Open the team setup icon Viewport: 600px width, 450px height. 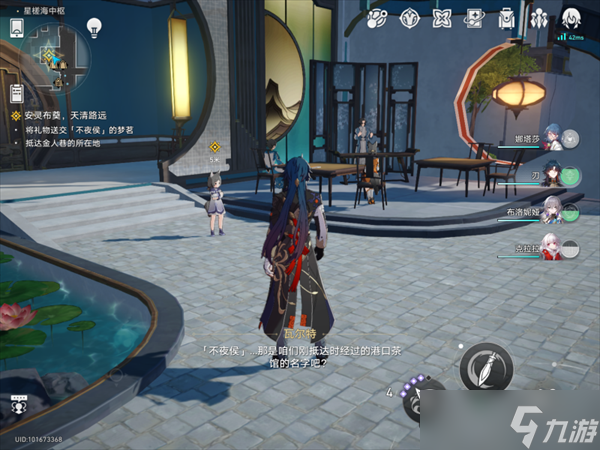point(539,18)
